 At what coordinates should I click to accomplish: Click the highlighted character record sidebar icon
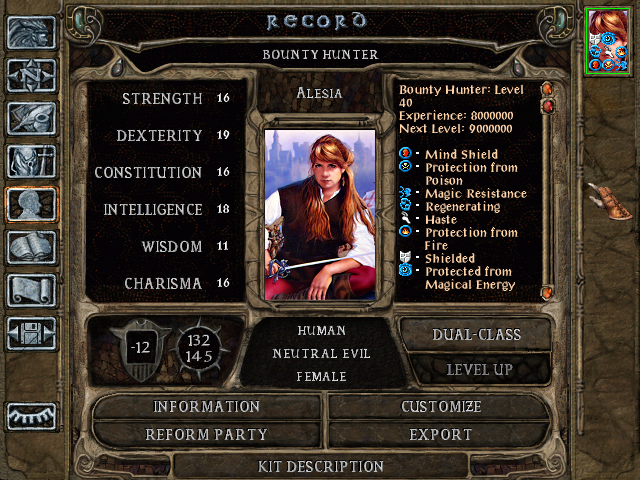(x=31, y=204)
